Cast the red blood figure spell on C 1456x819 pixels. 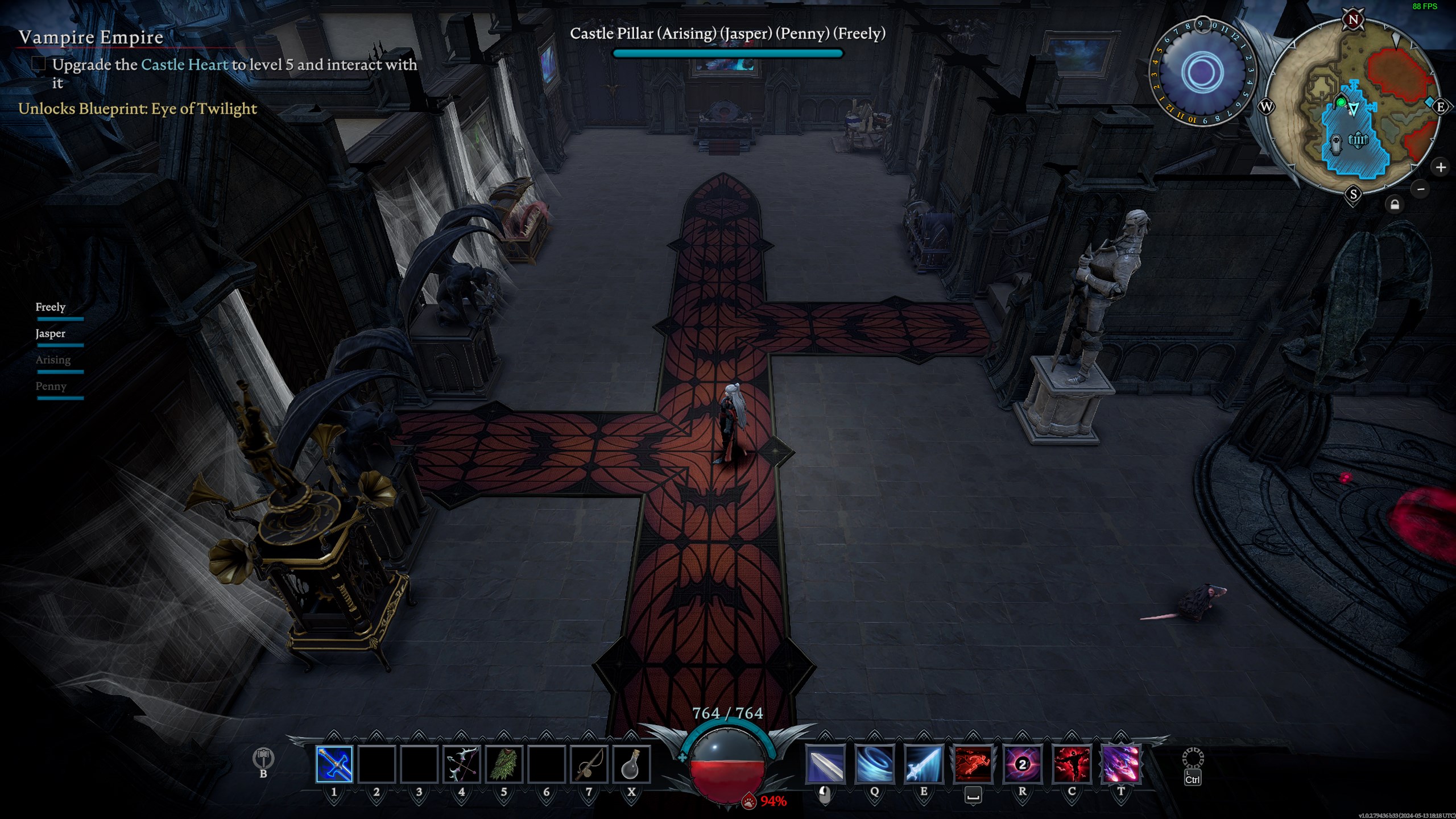pyautogui.click(x=1072, y=764)
